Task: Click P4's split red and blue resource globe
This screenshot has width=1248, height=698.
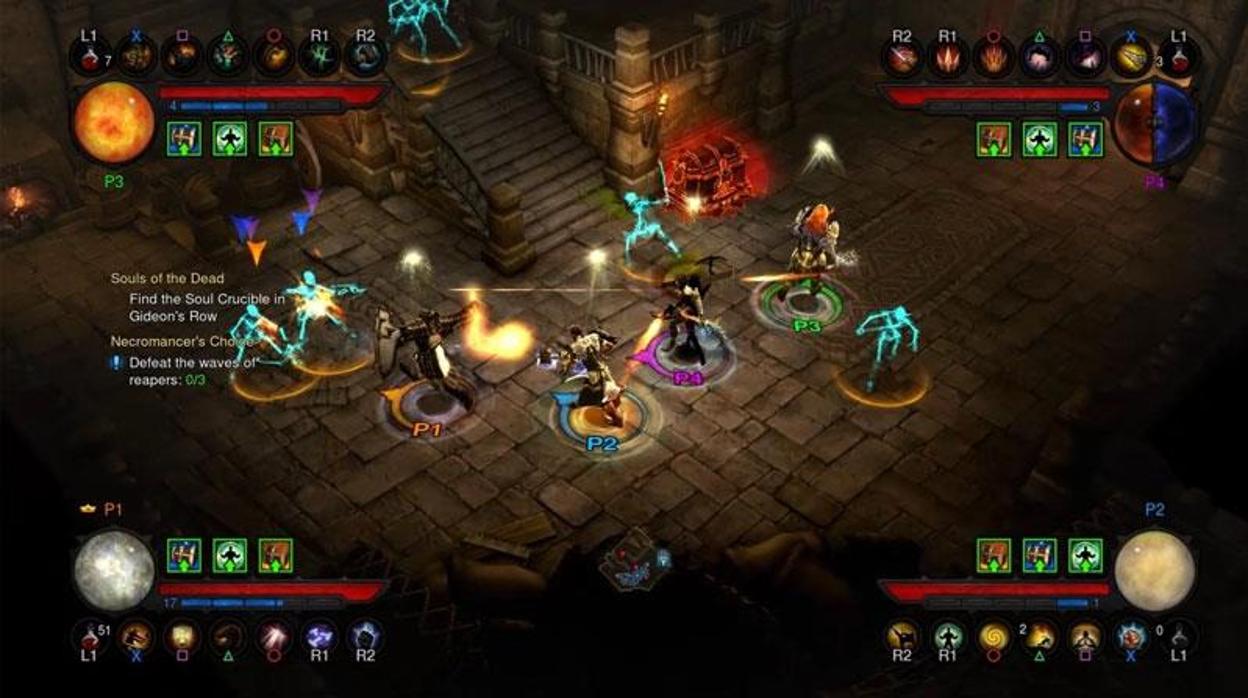Action: [x=1155, y=124]
